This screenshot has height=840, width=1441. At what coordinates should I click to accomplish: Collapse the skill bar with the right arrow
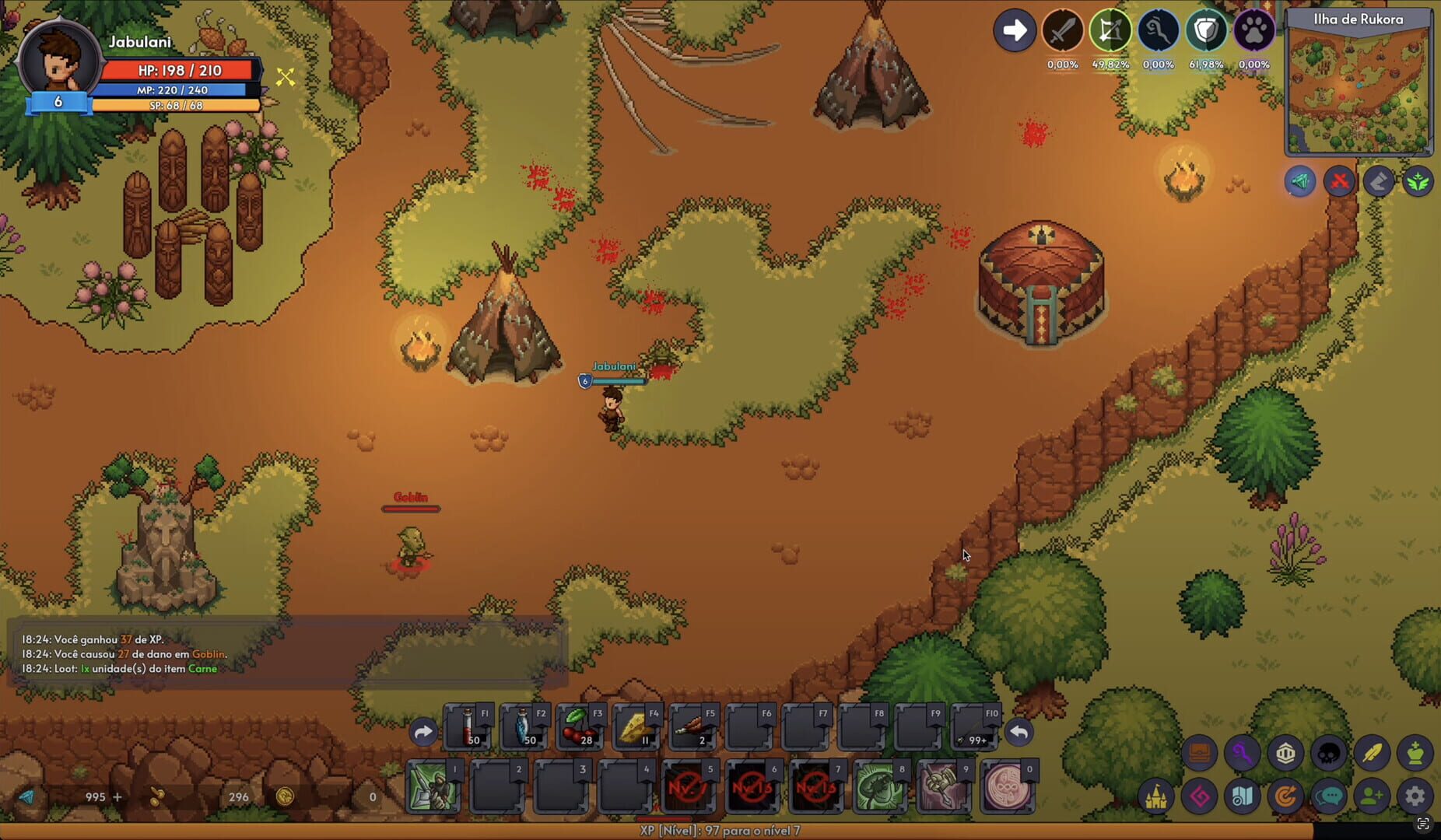(x=423, y=732)
